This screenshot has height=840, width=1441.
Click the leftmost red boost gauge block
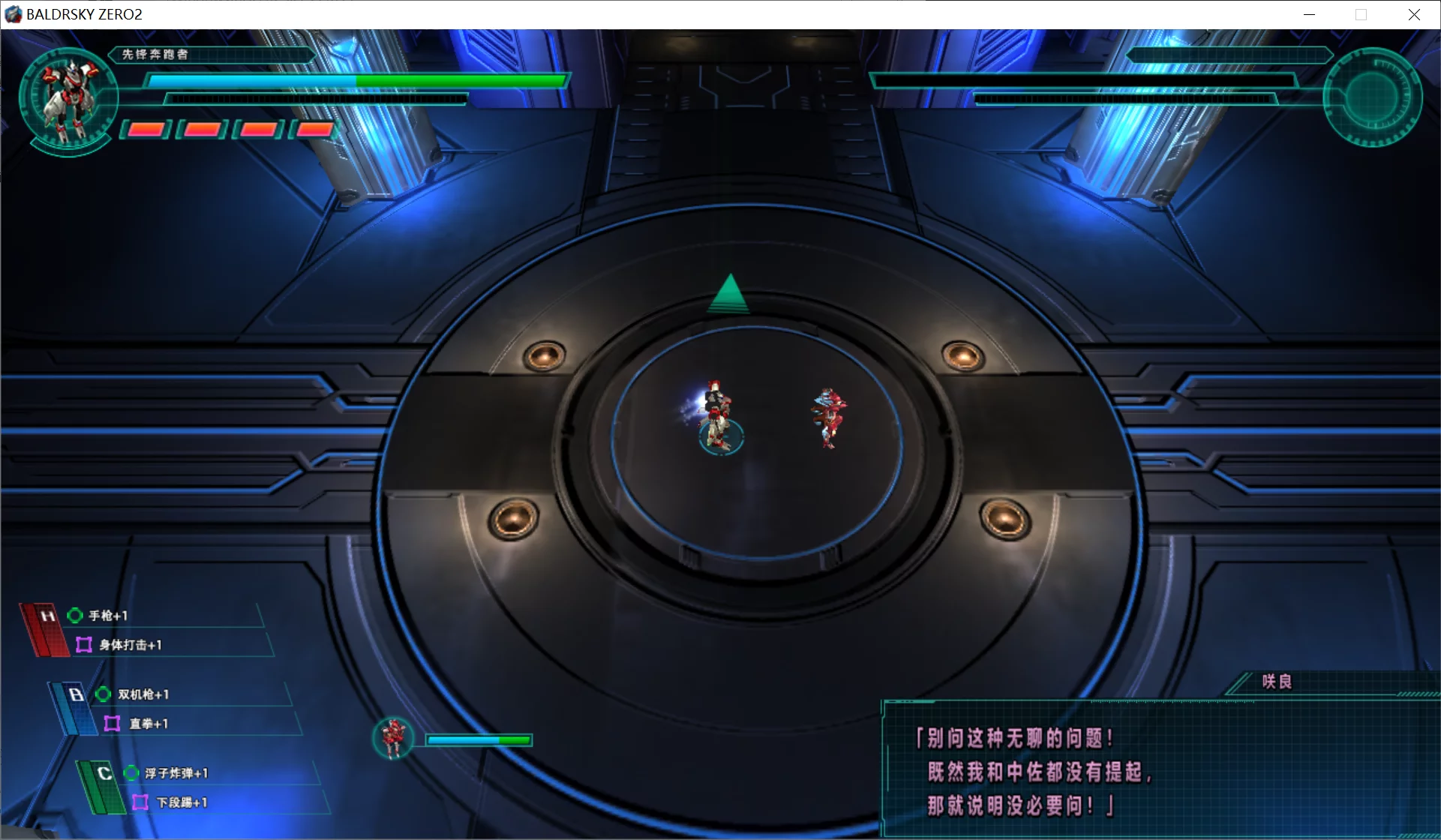146,129
